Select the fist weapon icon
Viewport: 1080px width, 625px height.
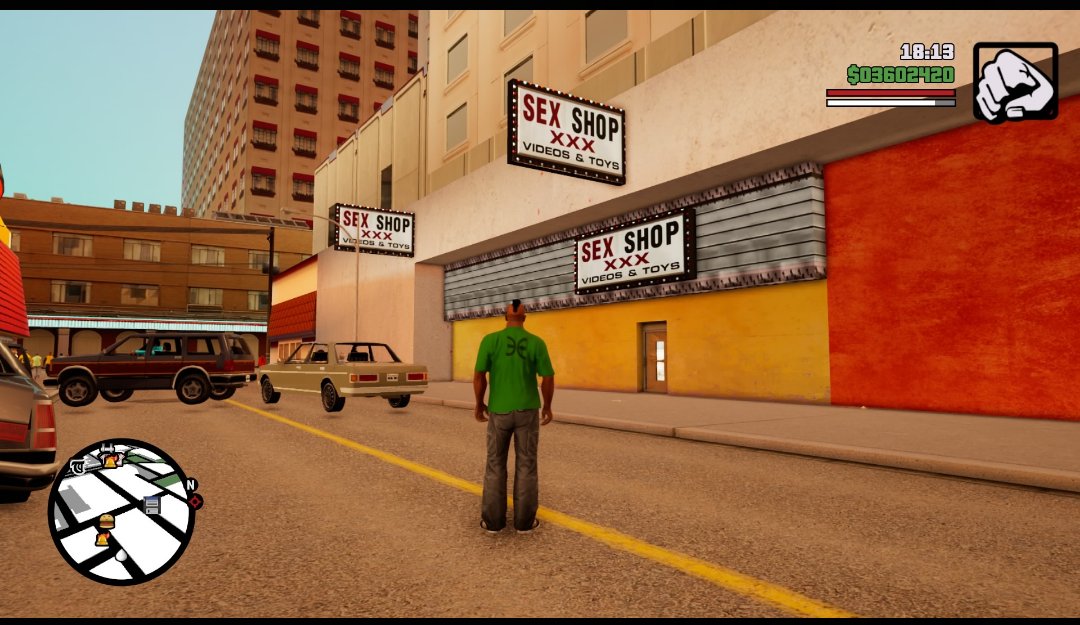tap(1015, 81)
